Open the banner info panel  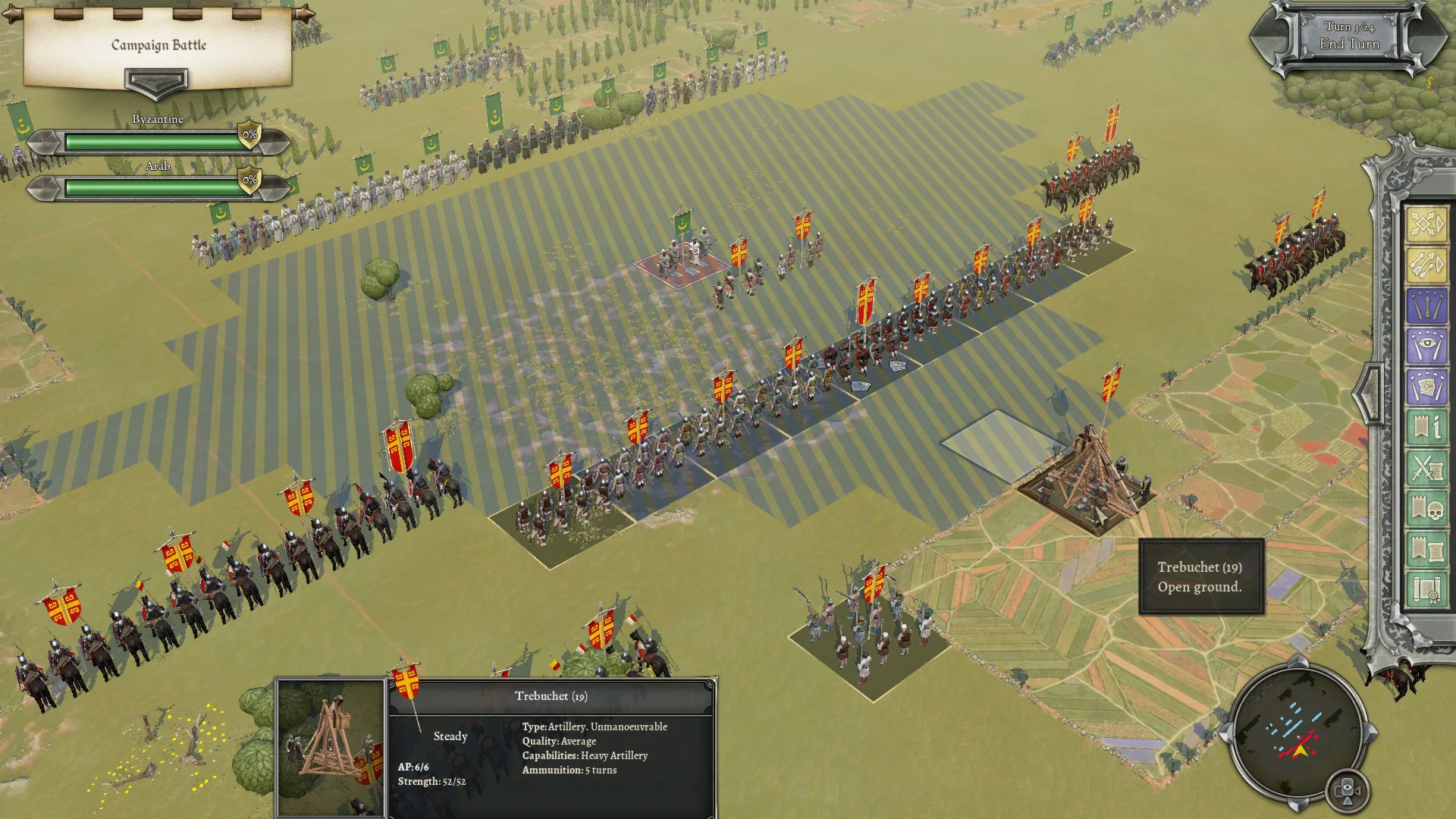1426,428
